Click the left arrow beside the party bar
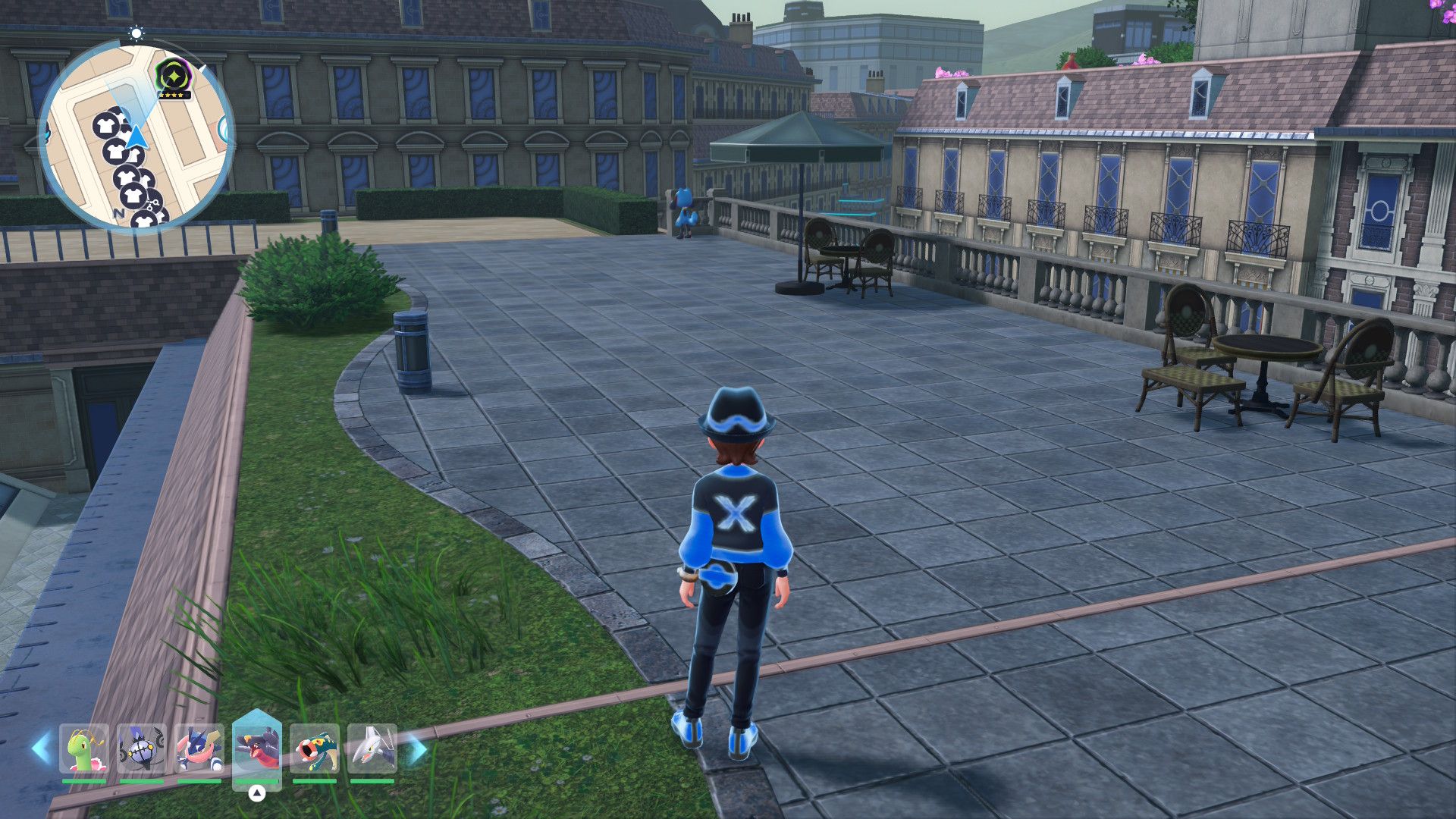The height and width of the screenshot is (819, 1456). point(41,748)
